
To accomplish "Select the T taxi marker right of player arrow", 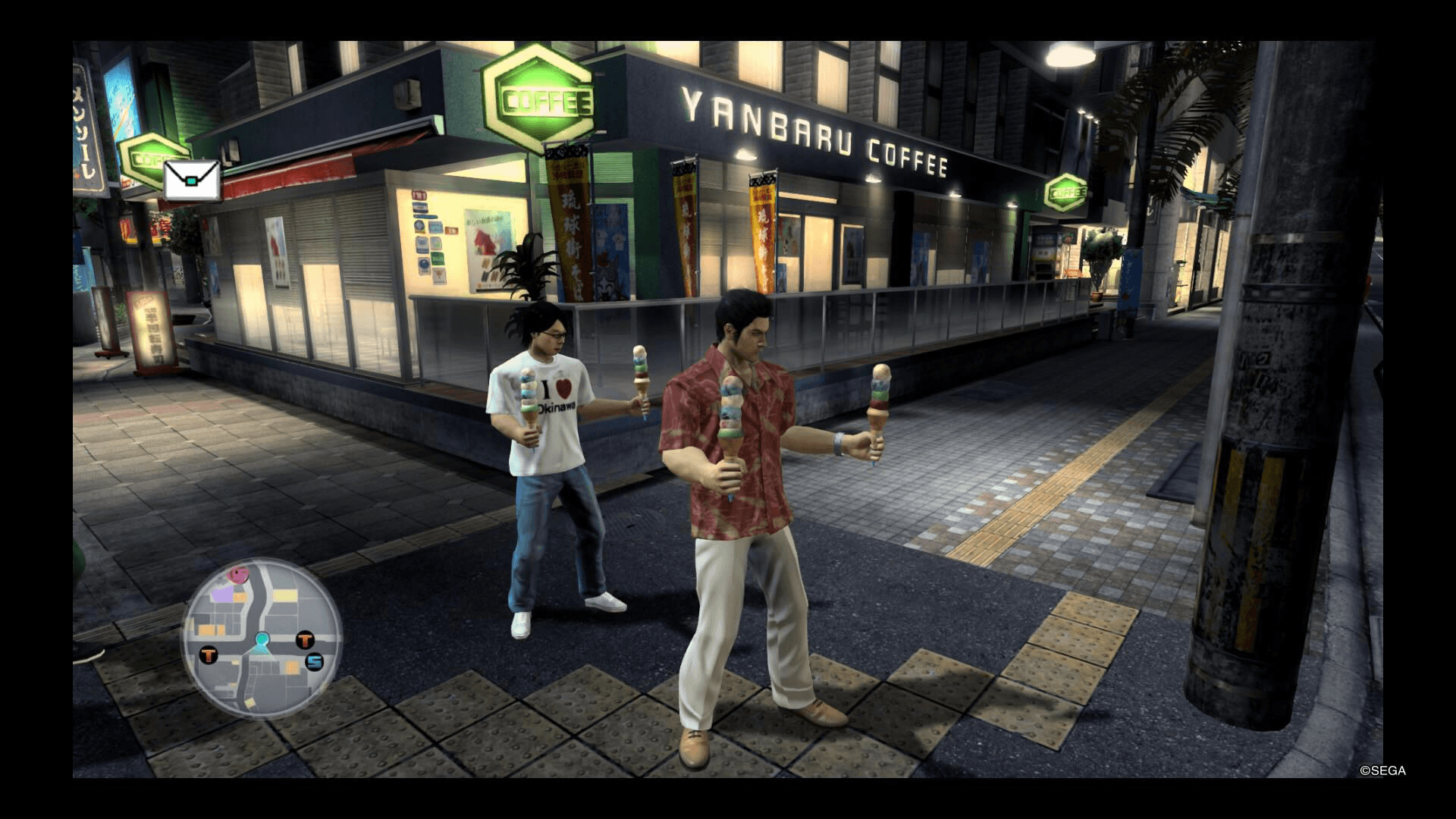I will [305, 641].
